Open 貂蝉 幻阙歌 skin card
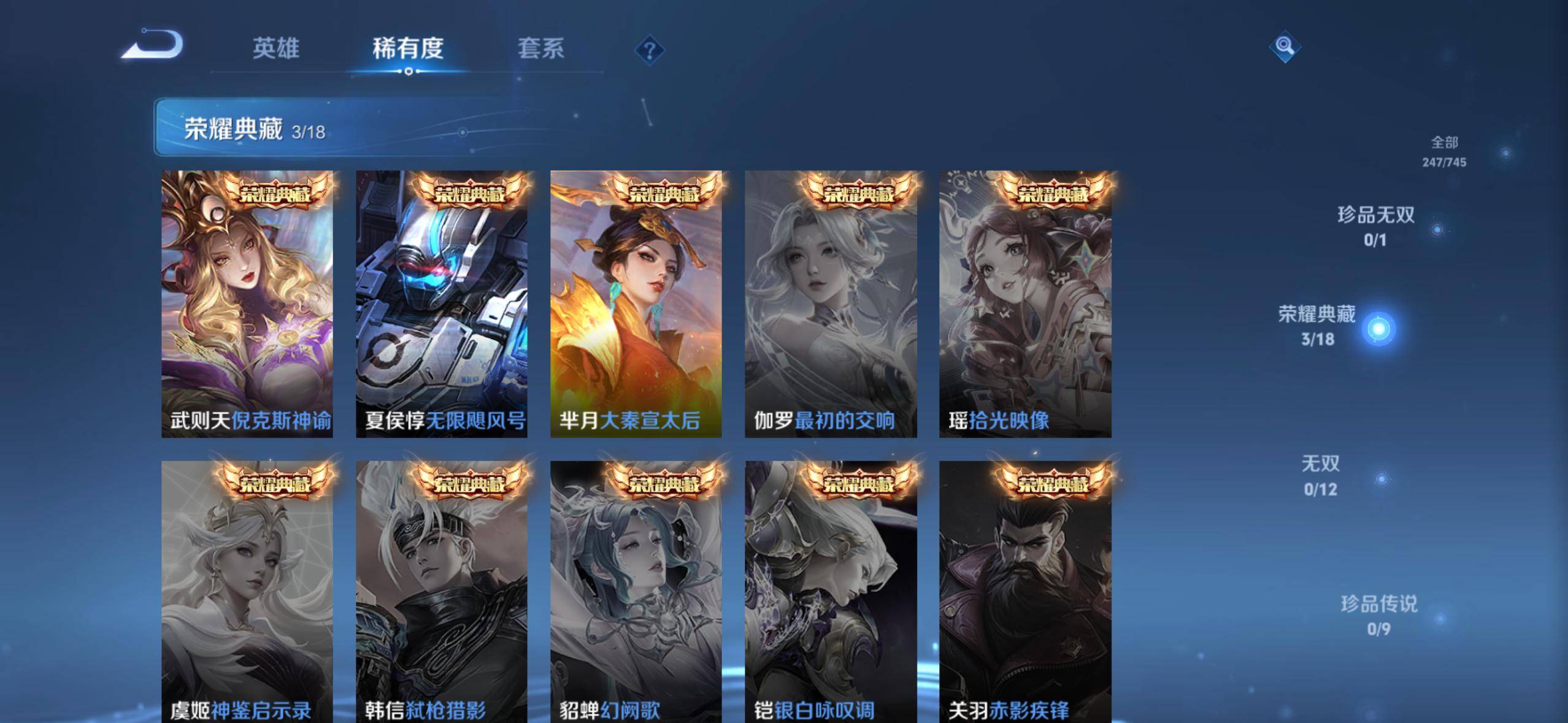Screen dimensions: 1568x723 pos(636,592)
